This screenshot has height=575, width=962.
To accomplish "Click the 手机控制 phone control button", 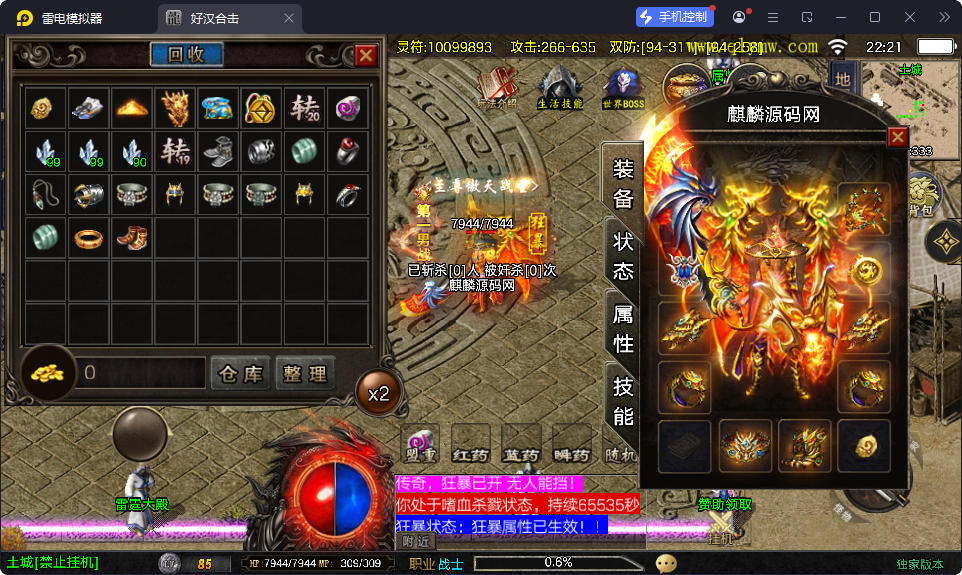I will [675, 17].
